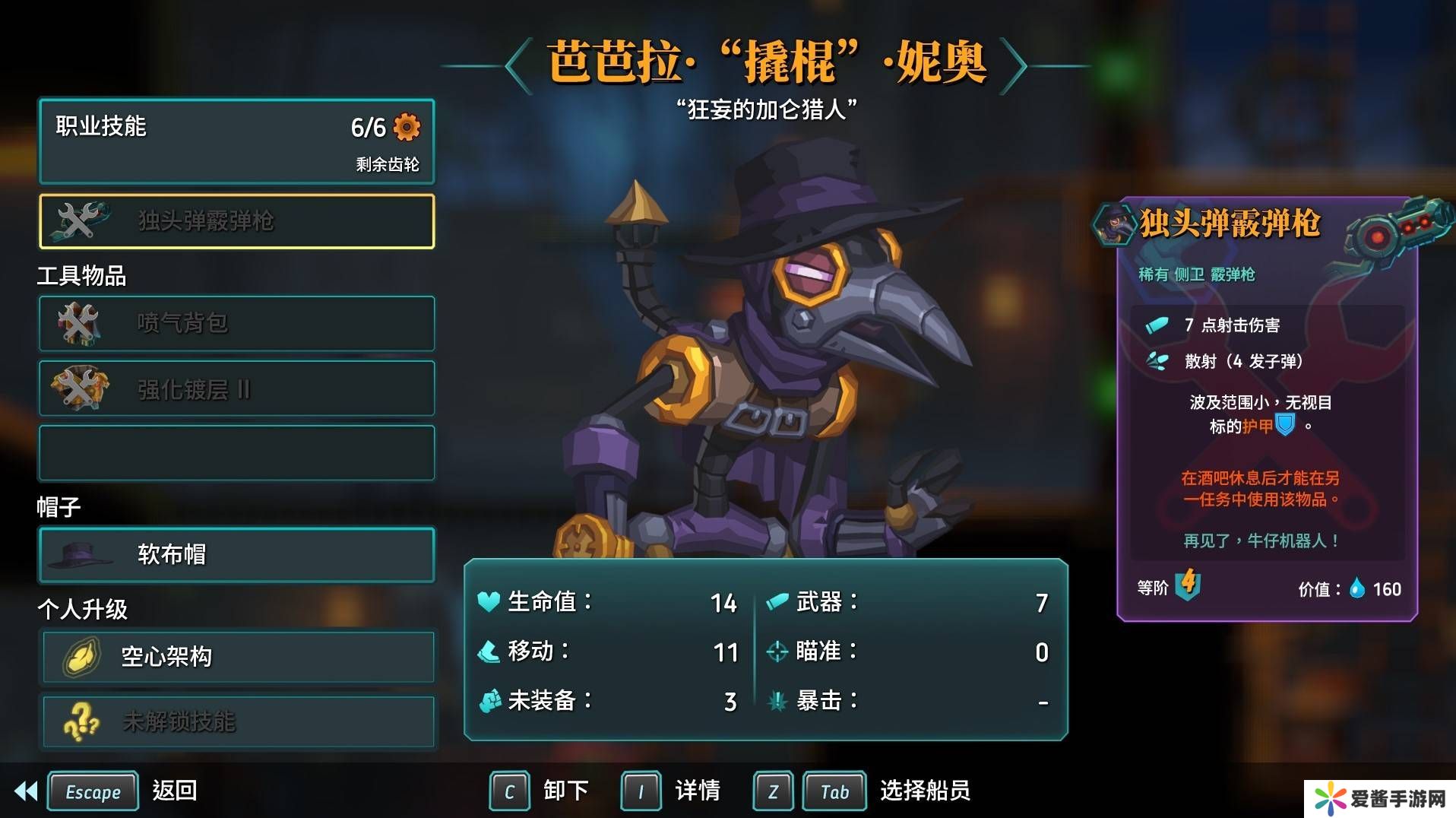
Task: Choose the 喷气背包 utility item slot
Action: click(236, 323)
